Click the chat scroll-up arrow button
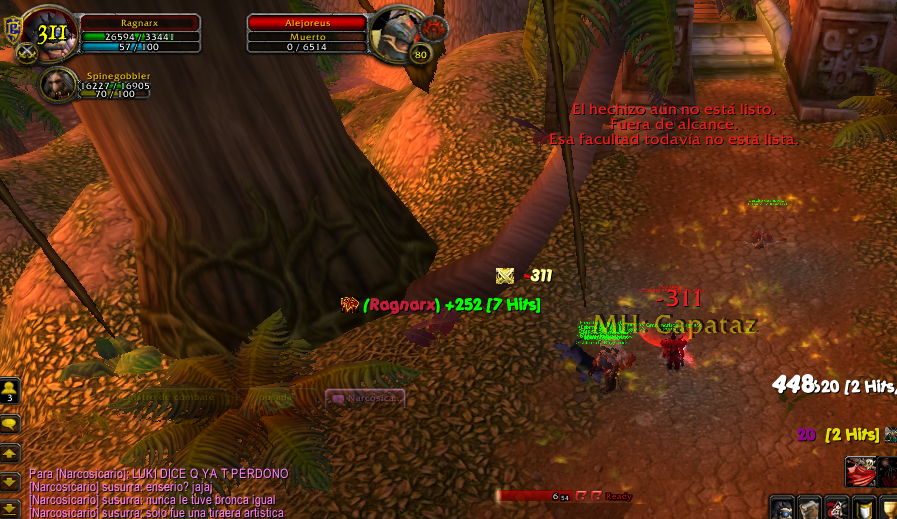This screenshot has width=897, height=519. point(10,454)
